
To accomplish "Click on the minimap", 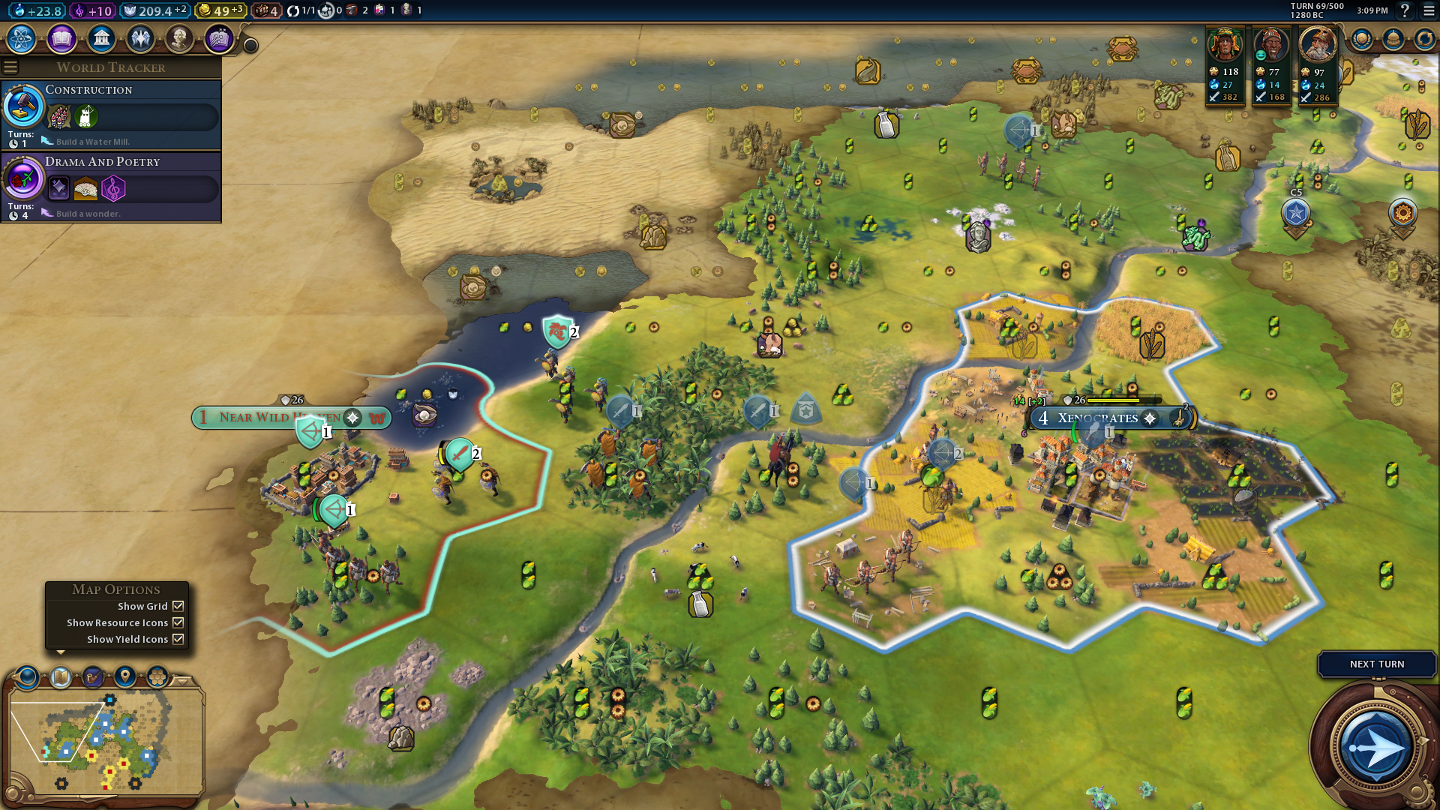I will 104,740.
